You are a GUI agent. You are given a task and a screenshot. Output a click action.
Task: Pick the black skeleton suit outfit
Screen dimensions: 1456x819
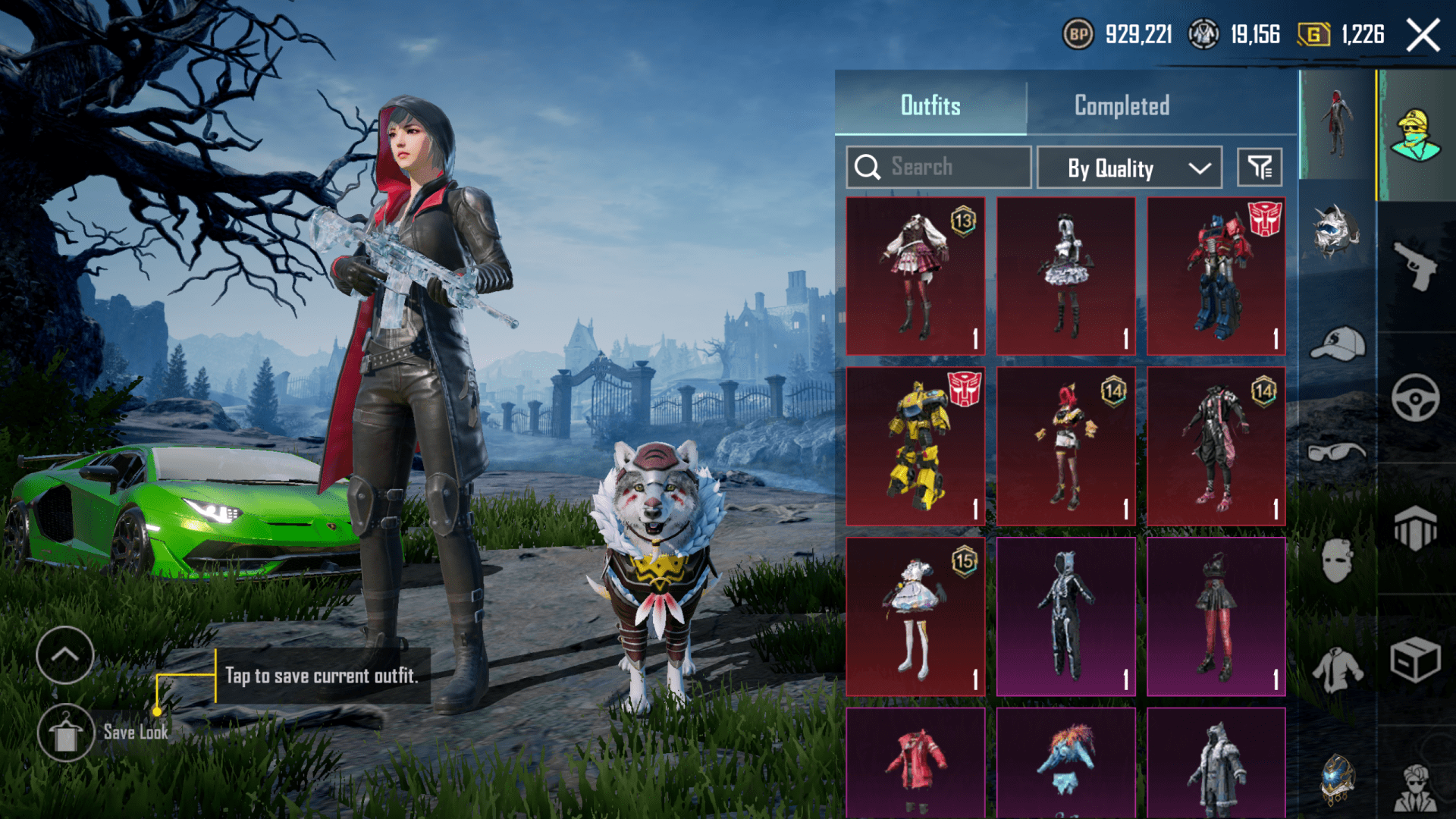tap(1065, 617)
